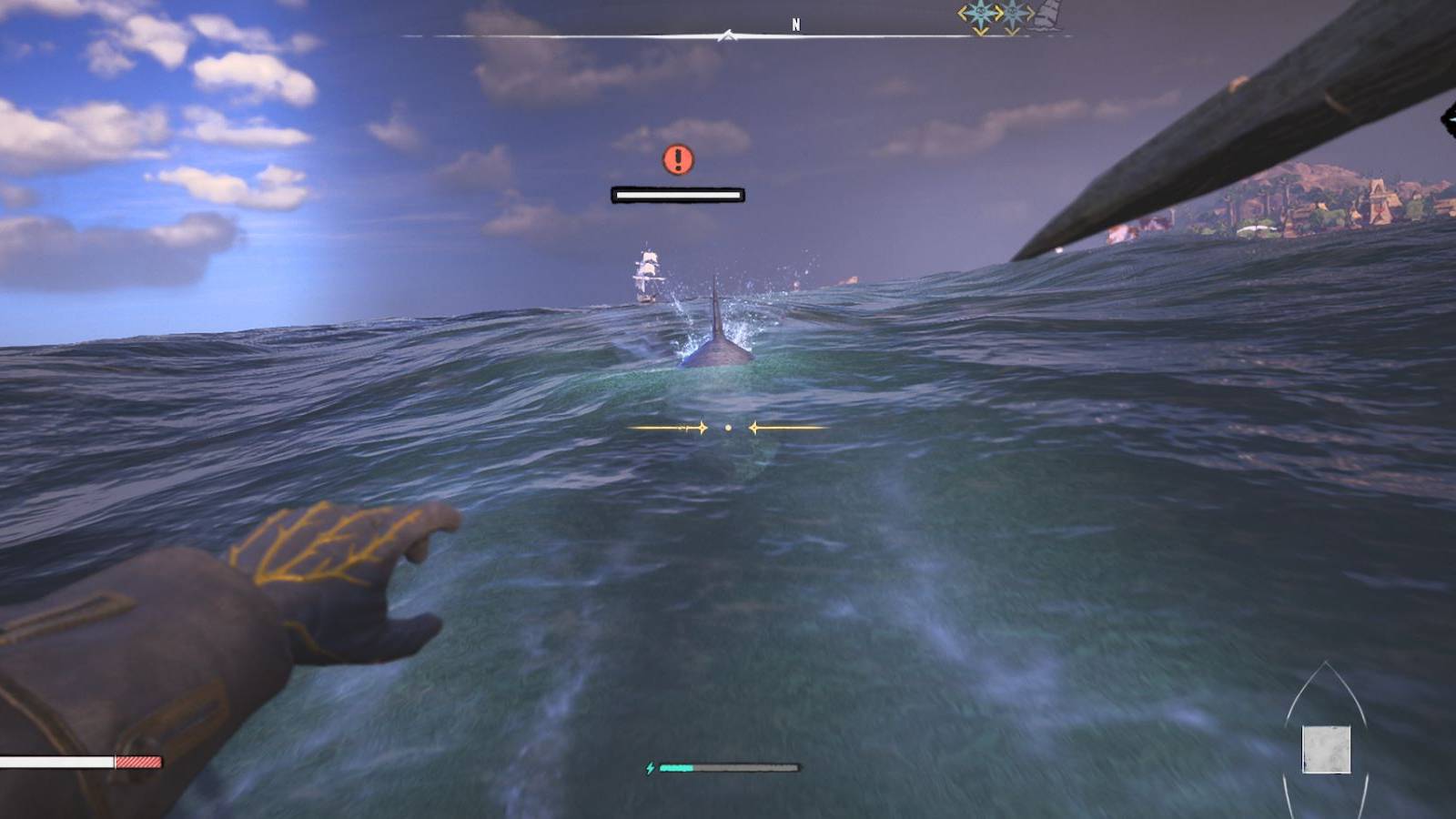Image resolution: width=1456 pixels, height=819 pixels.
Task: Toggle the gold down chevron below the first compass rose
Action: 981,31
